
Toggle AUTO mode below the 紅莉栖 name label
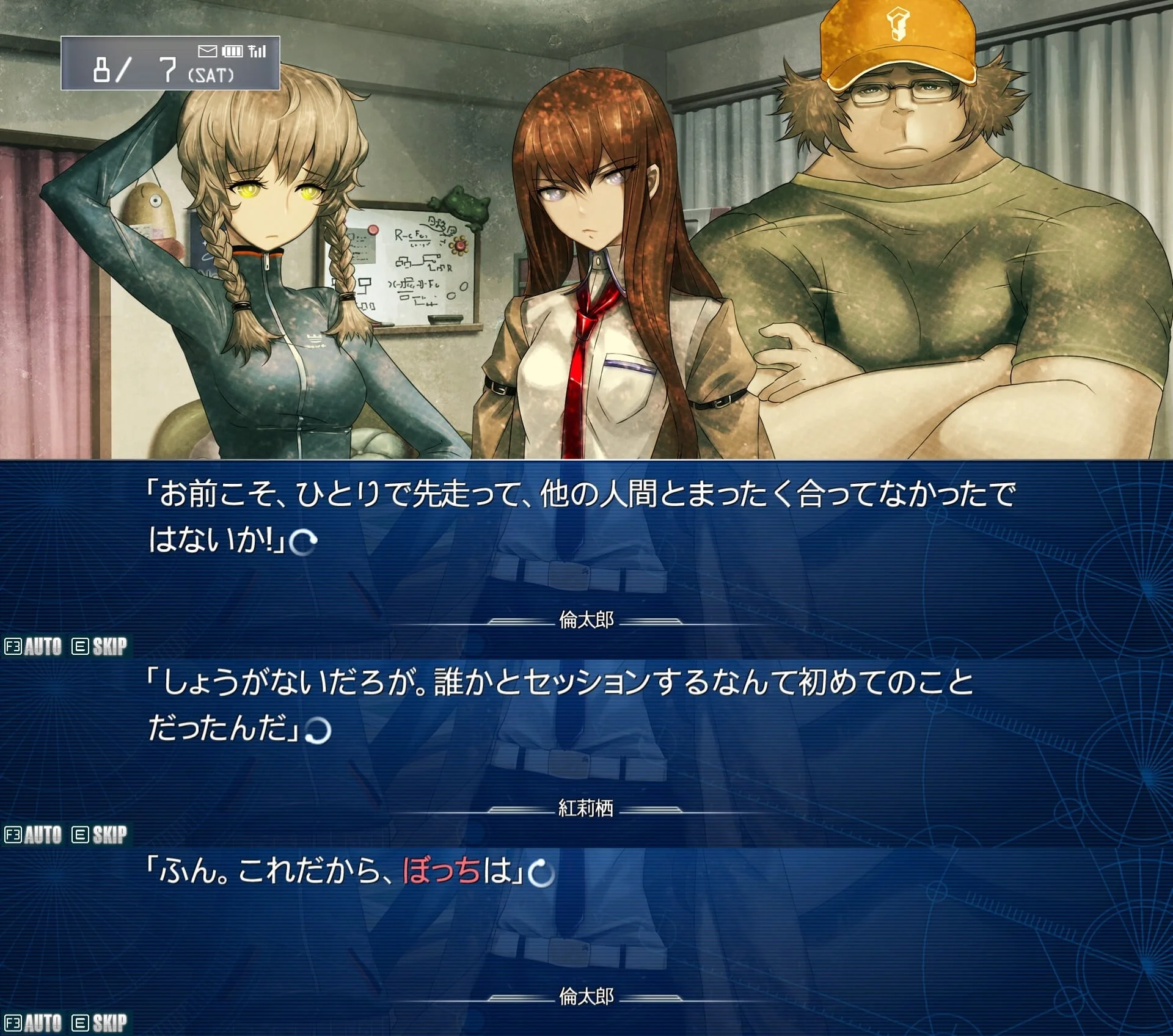click(x=34, y=834)
